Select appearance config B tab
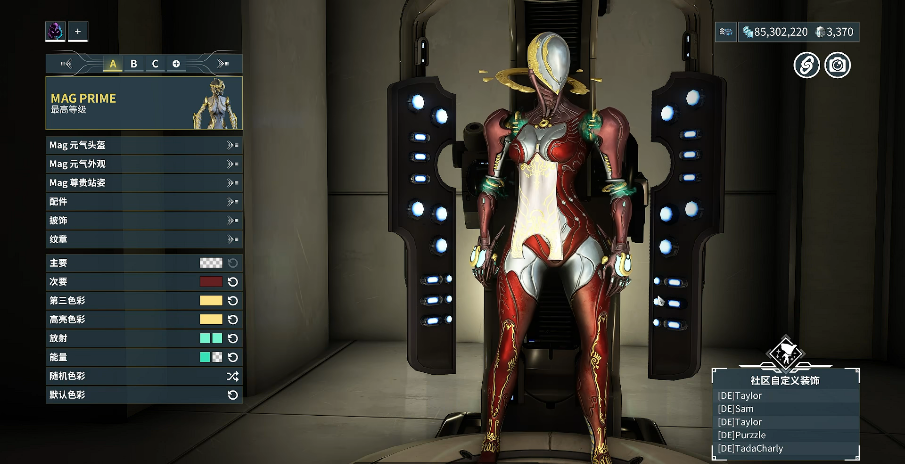The width and height of the screenshot is (905, 464). point(134,64)
